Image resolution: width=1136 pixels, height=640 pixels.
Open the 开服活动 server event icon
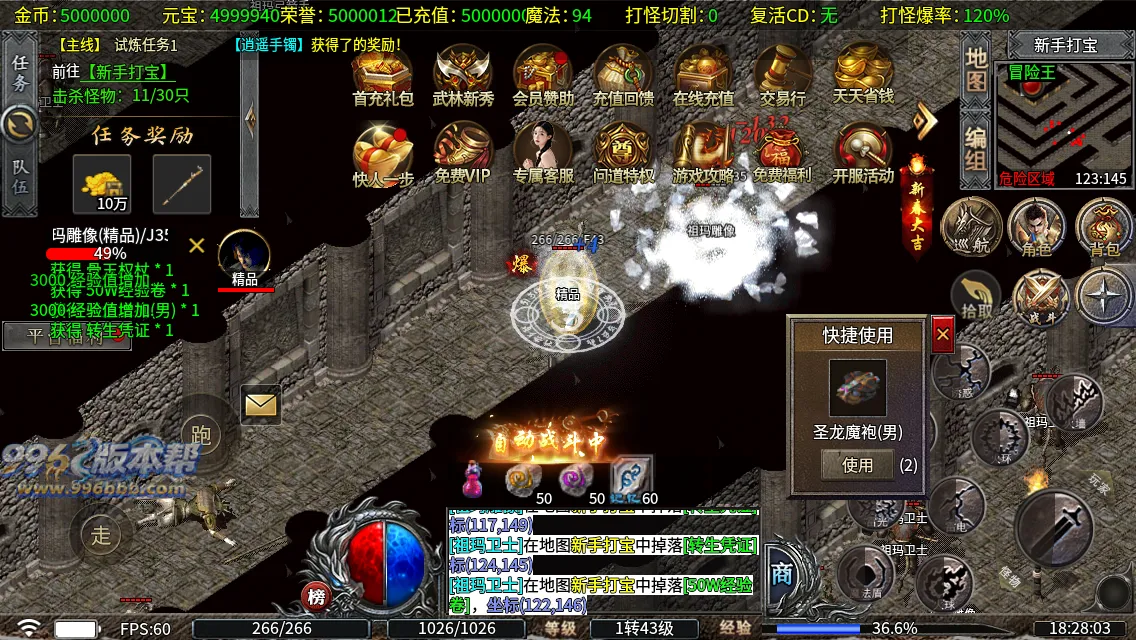coord(863,153)
